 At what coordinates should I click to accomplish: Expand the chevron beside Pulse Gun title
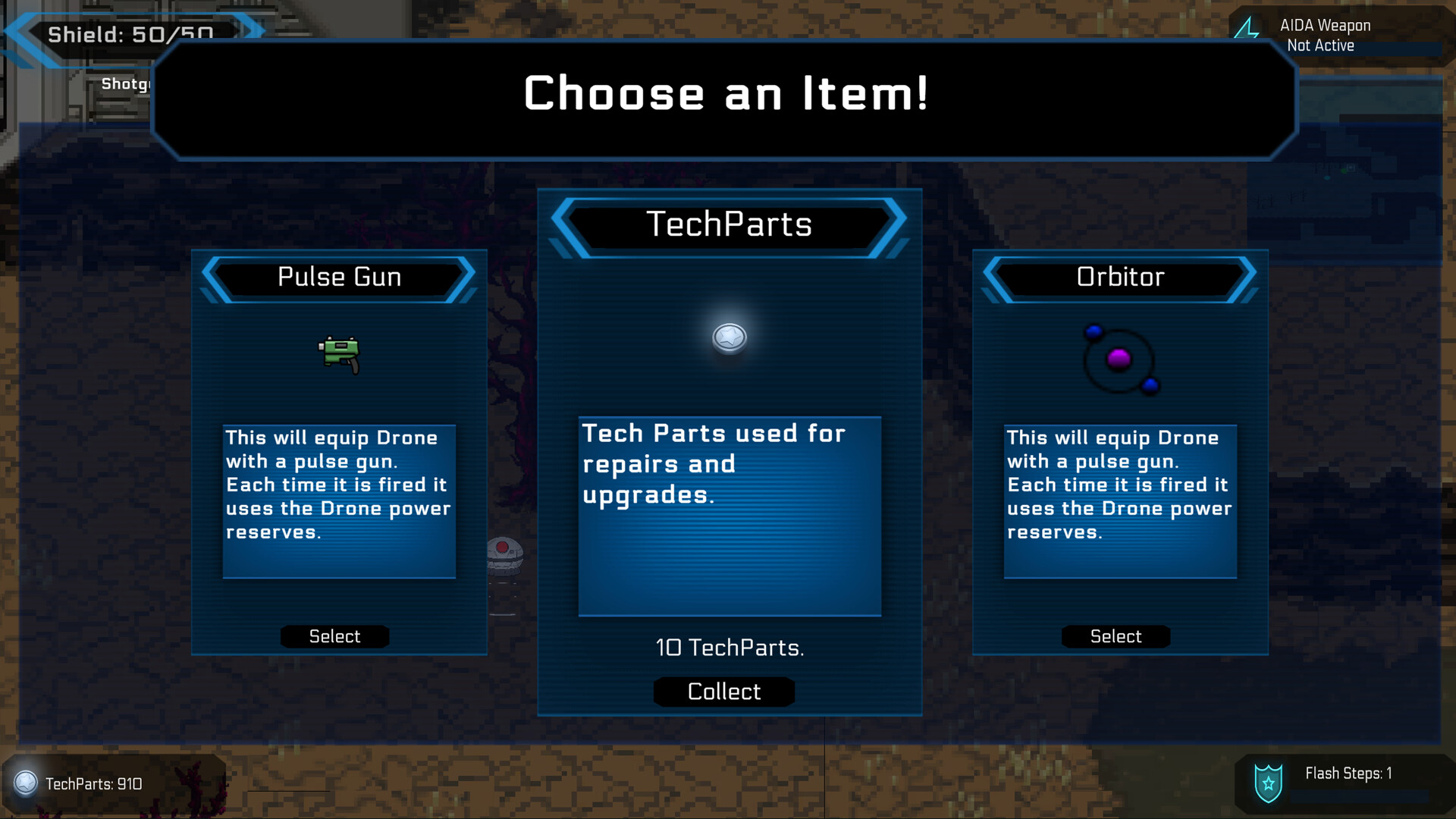click(210, 278)
